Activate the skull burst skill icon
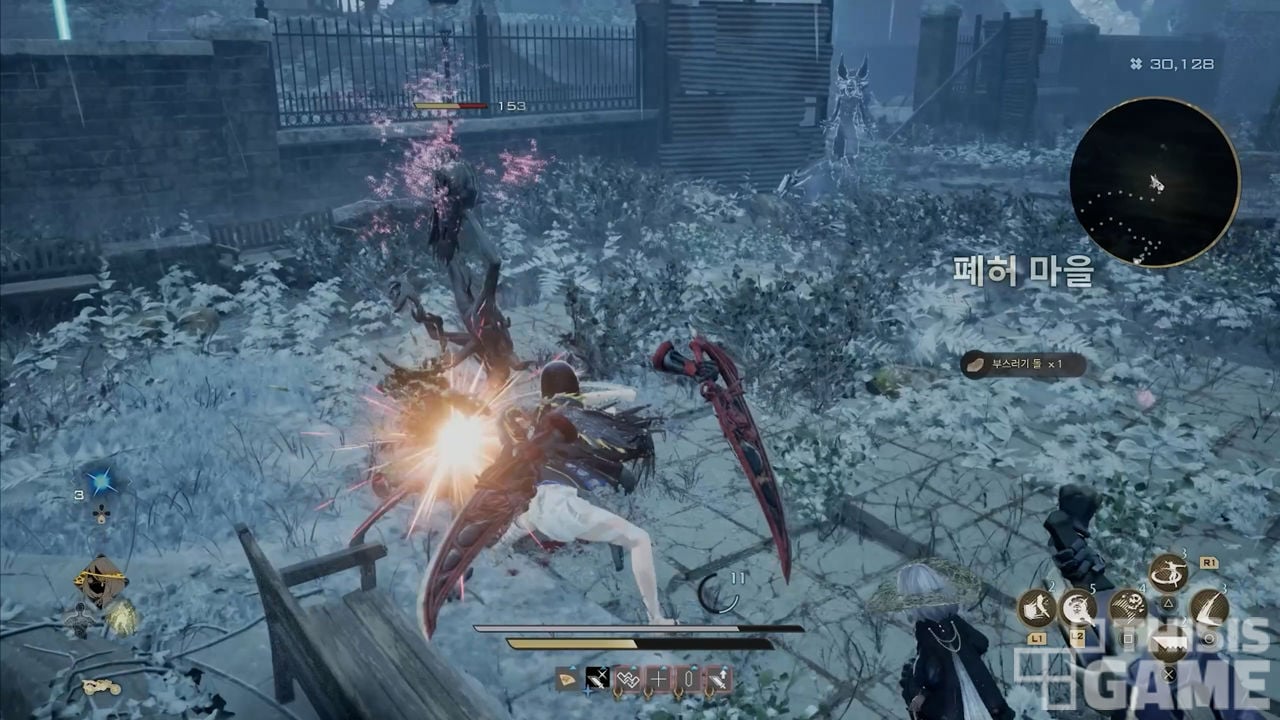Viewport: 1280px width, 720px height. (1079, 607)
